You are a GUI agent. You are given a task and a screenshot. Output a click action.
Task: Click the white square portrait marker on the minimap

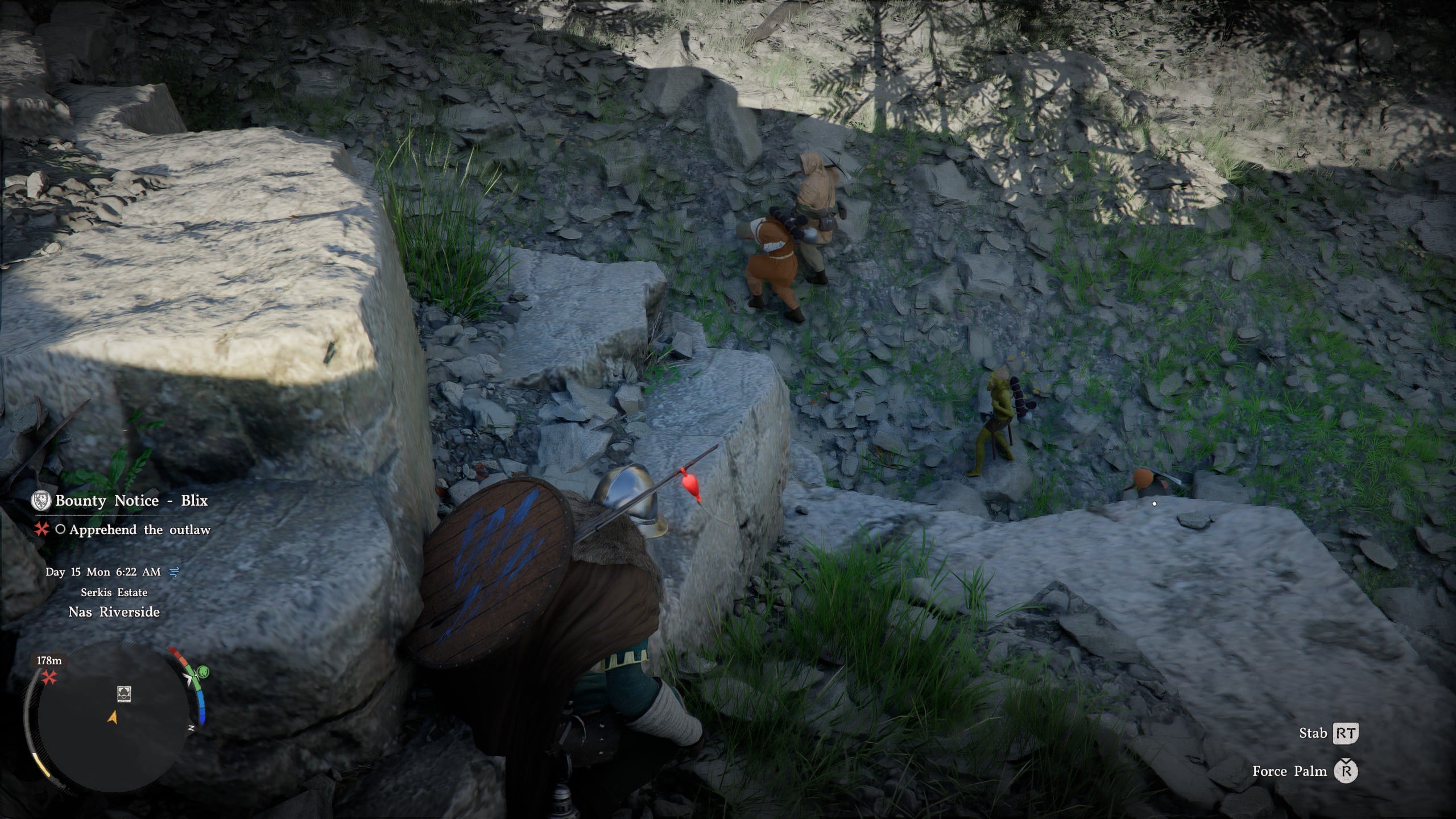point(124,693)
